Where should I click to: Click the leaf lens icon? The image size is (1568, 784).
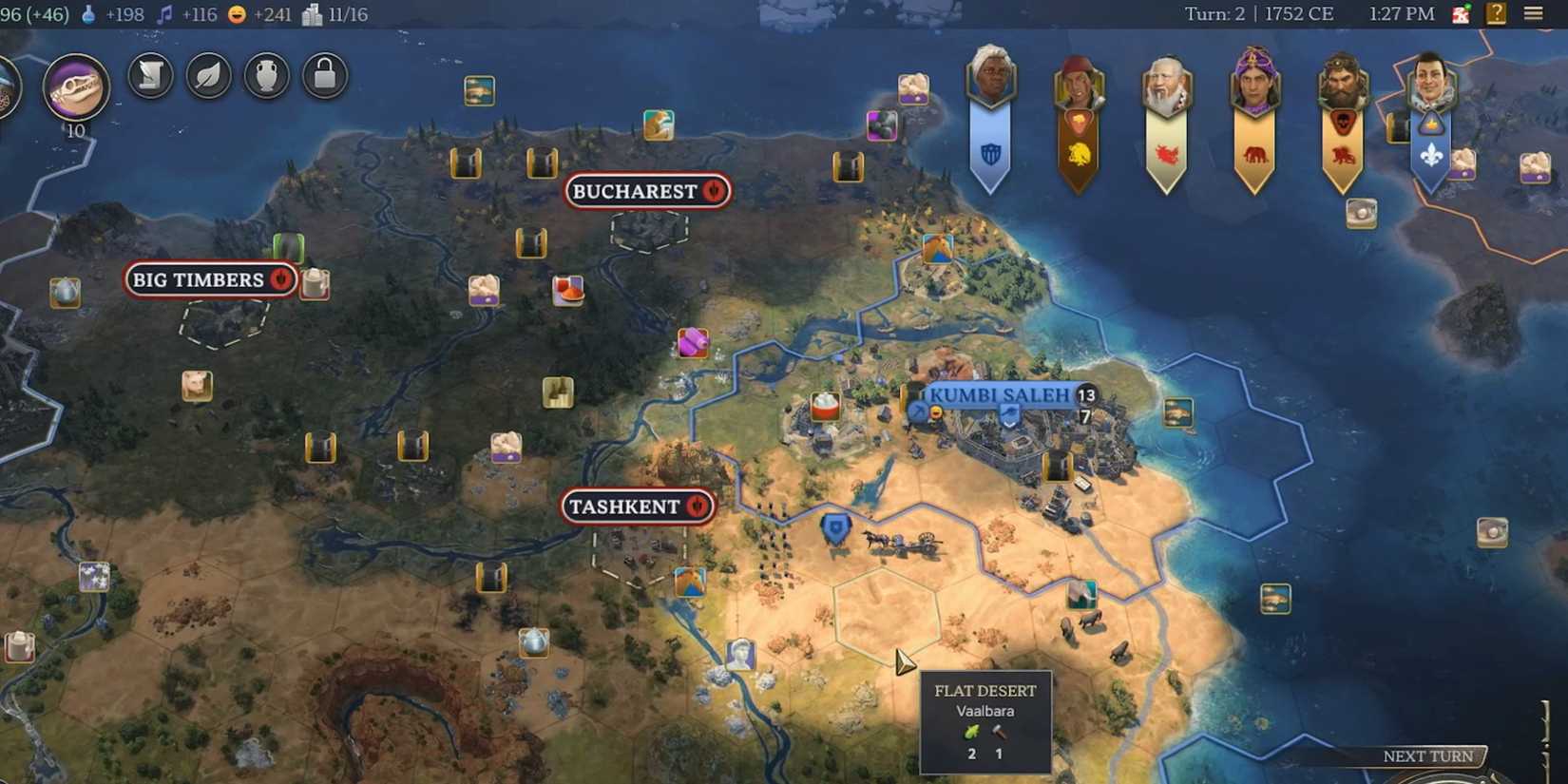[208, 75]
